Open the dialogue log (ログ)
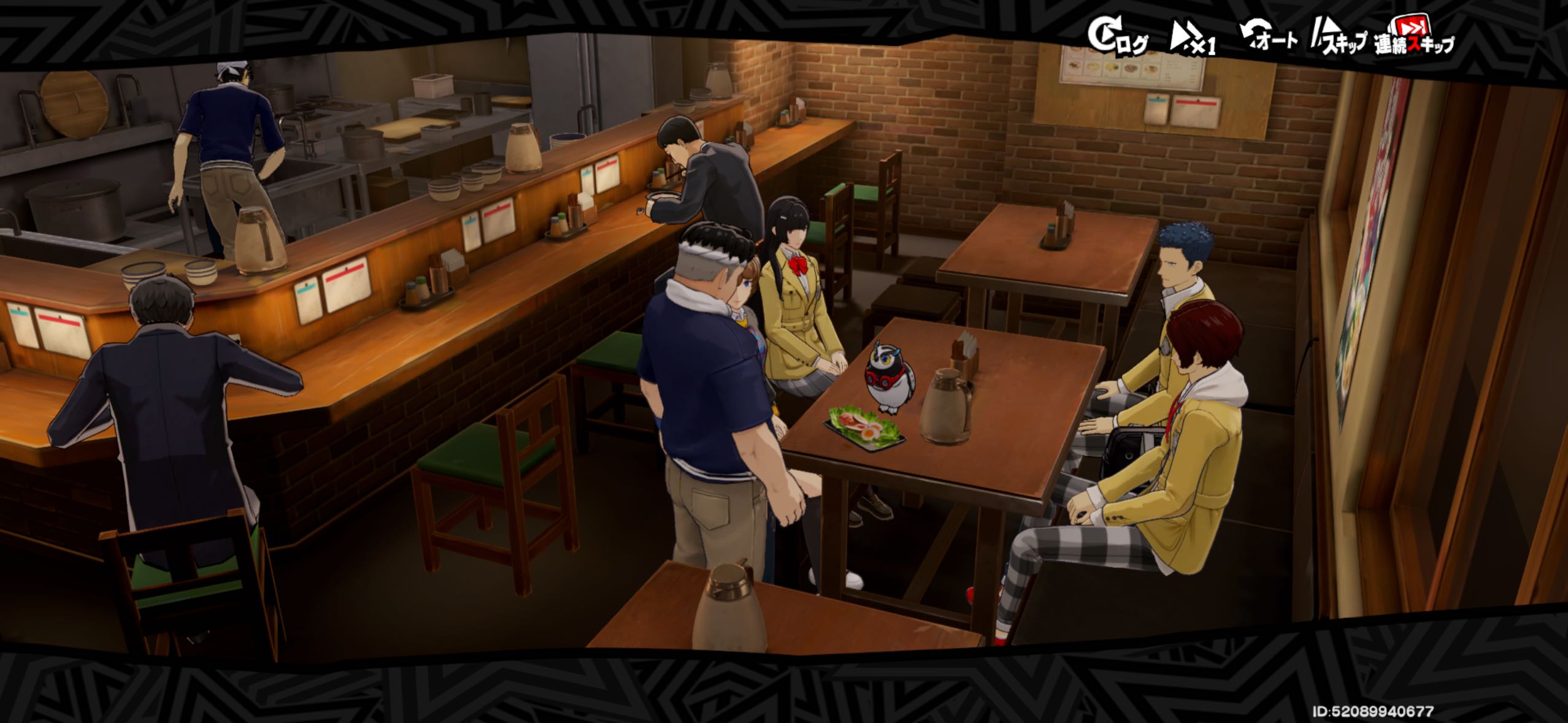 pos(1116,37)
